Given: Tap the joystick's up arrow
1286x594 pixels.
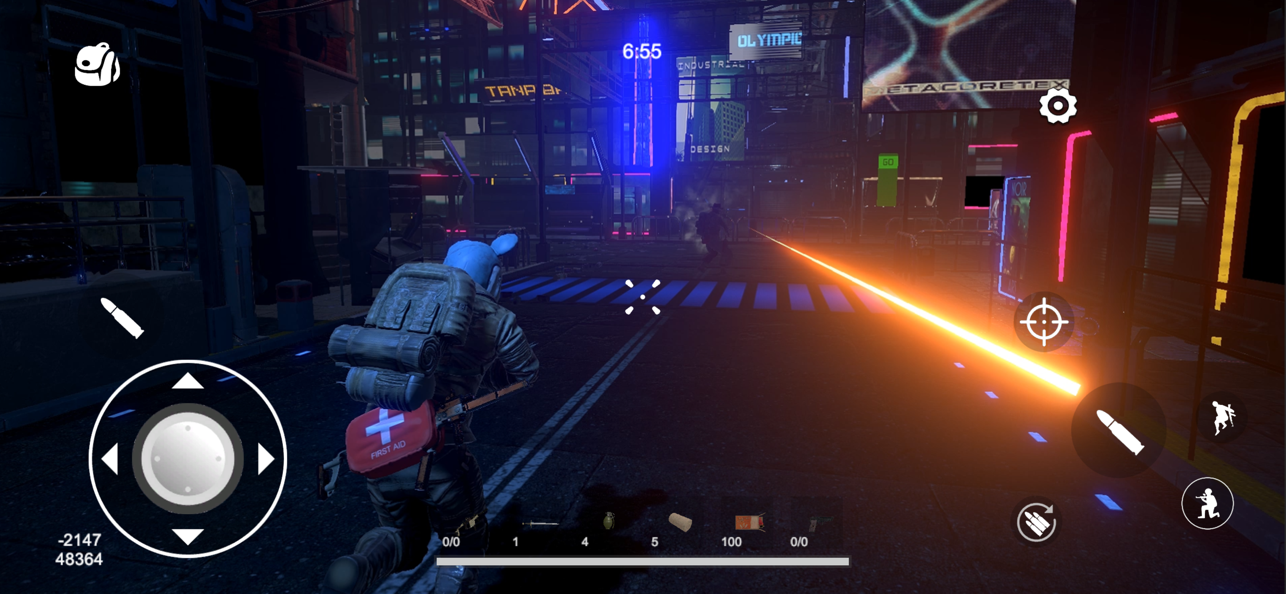Looking at the screenshot, I should (188, 381).
